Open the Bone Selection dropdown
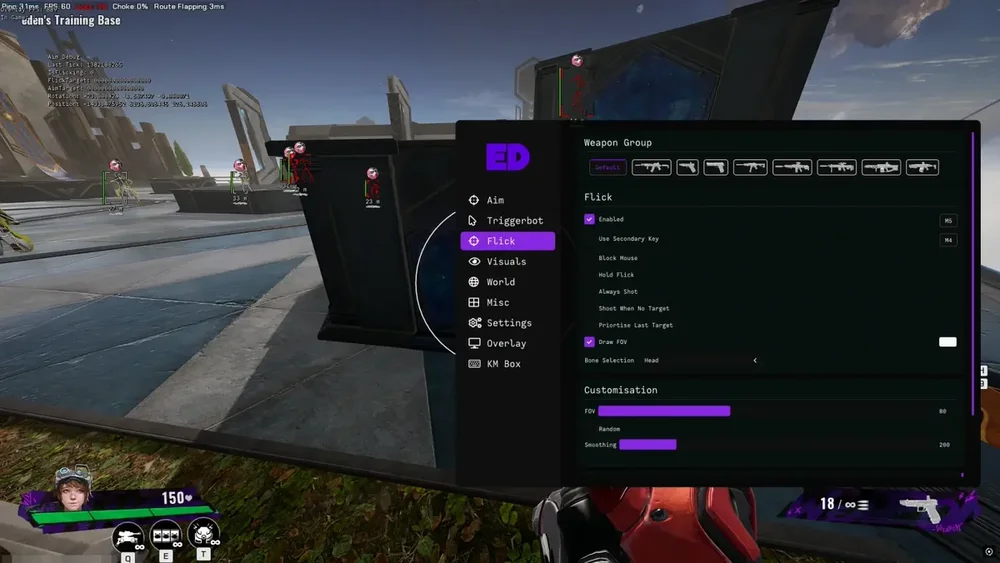1000x563 pixels. point(754,360)
